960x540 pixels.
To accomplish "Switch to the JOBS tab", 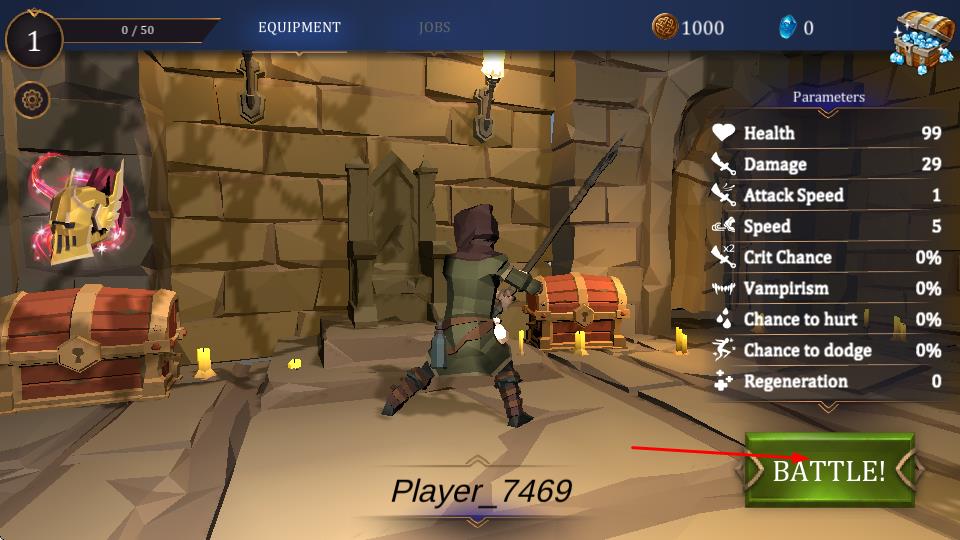I will pyautogui.click(x=434, y=28).
